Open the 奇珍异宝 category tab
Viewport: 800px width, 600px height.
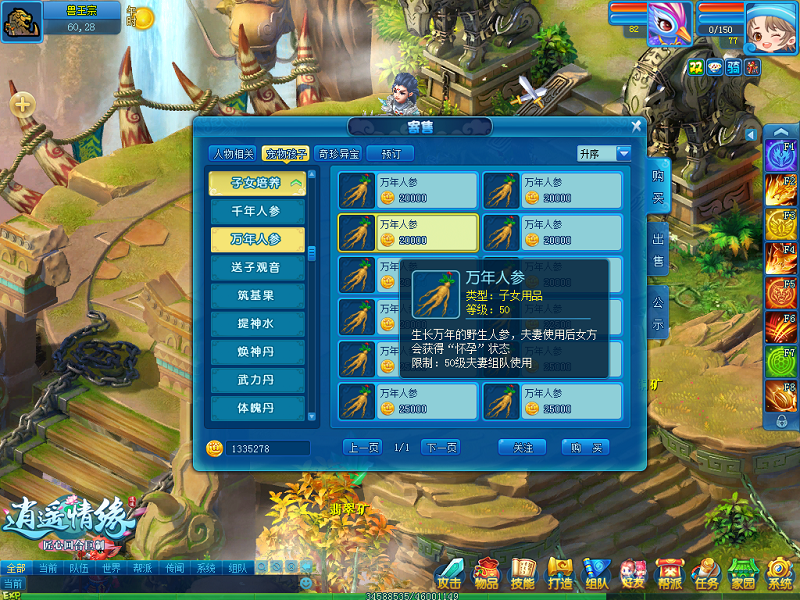point(338,154)
